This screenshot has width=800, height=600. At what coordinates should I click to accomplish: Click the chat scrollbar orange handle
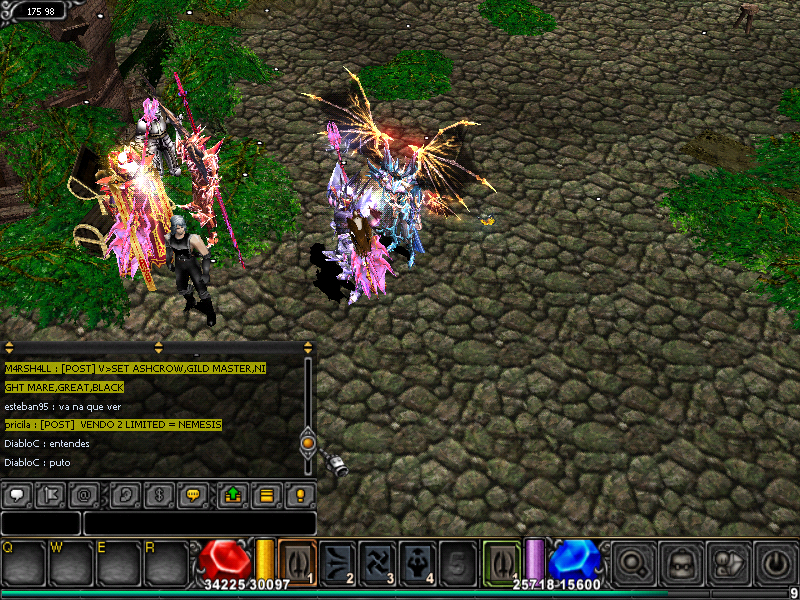click(x=308, y=441)
